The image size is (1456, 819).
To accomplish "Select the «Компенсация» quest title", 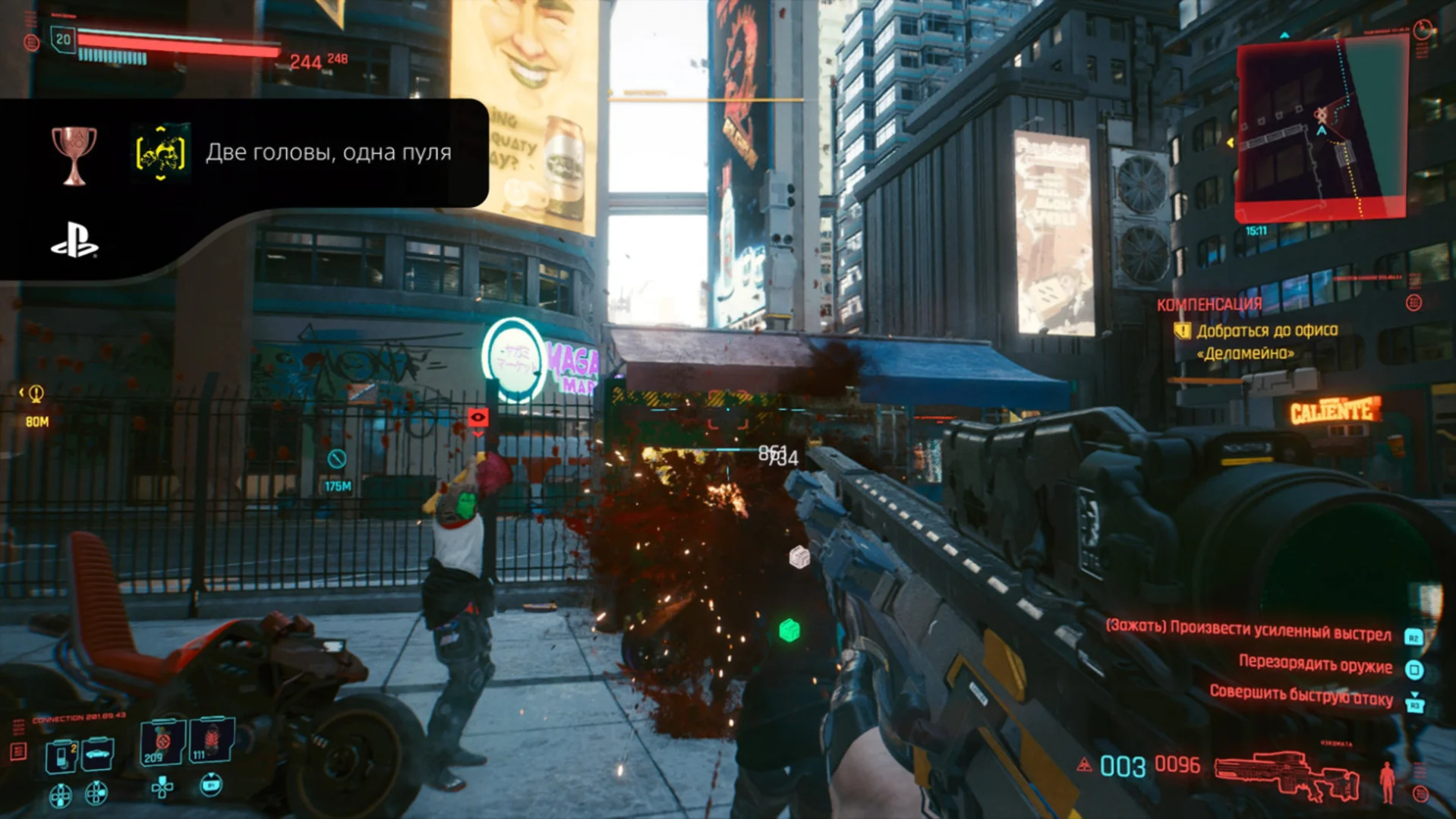I will (1209, 305).
